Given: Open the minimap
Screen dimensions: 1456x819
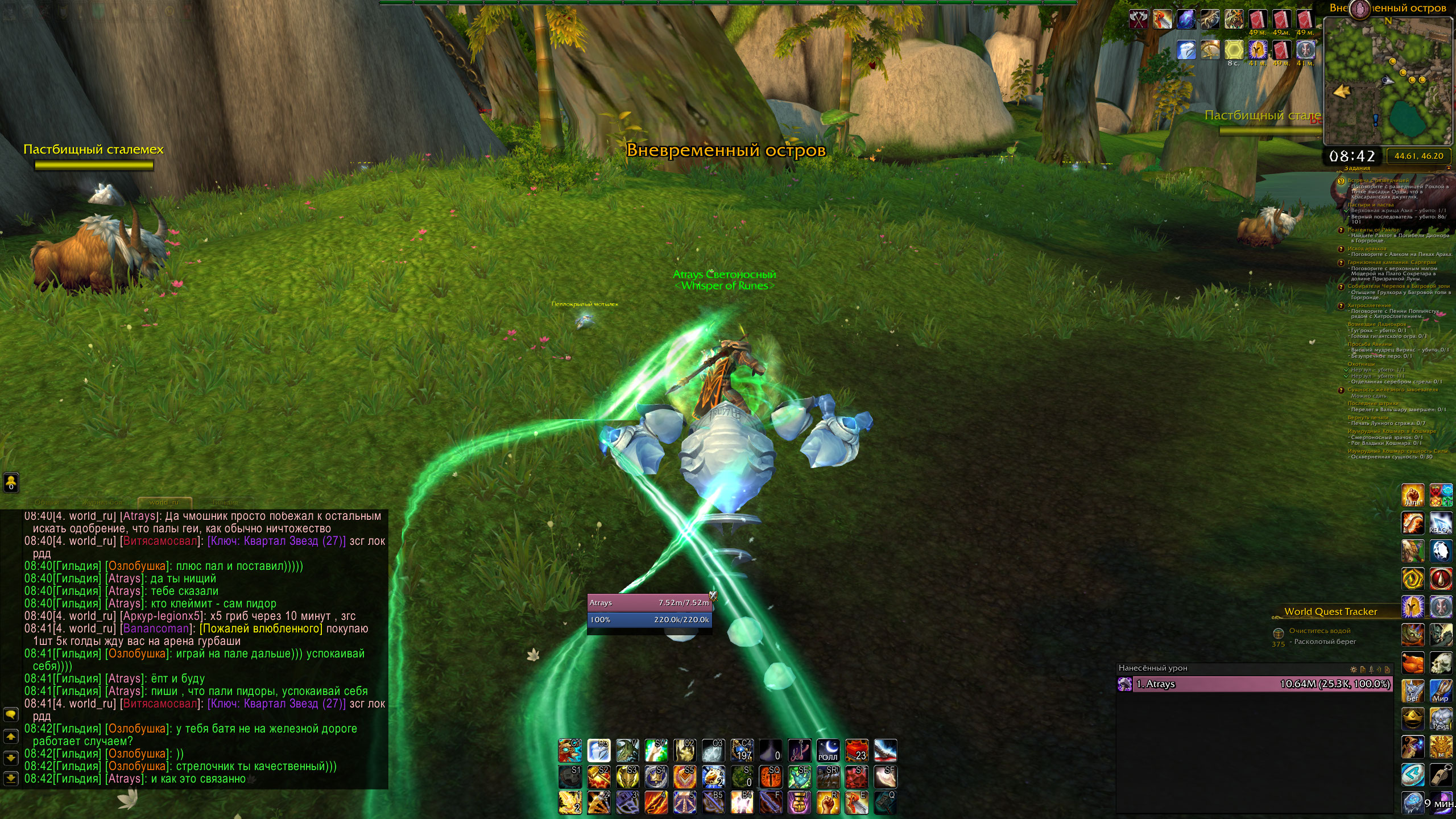Looking at the screenshot, I should [x=1388, y=81].
